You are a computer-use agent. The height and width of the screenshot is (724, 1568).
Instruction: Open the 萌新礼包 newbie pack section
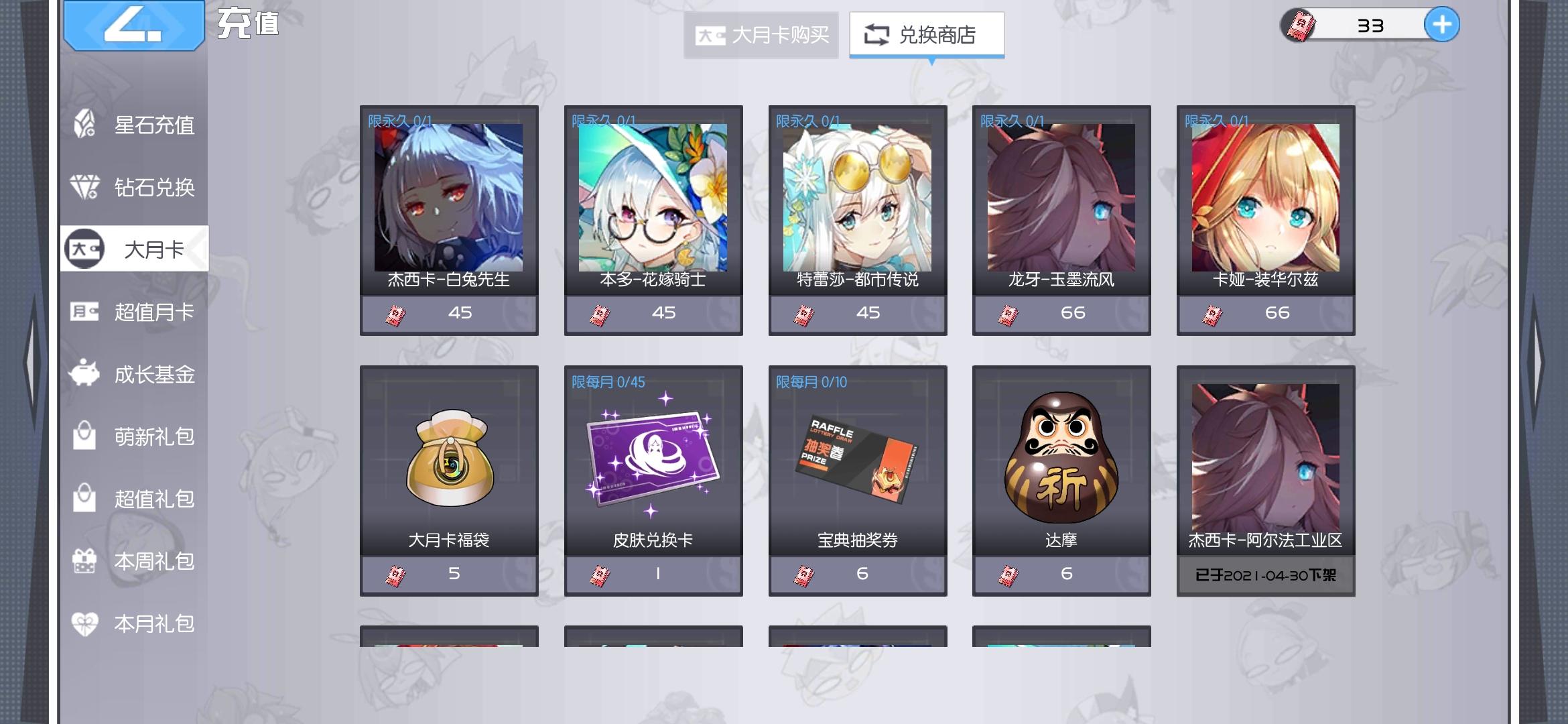[x=84, y=436]
